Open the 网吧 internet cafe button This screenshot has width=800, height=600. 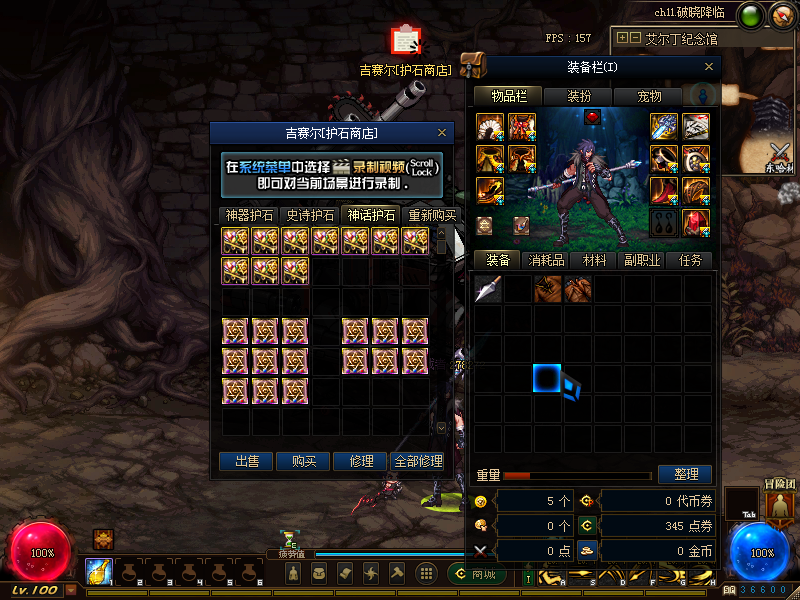[x=477, y=574]
